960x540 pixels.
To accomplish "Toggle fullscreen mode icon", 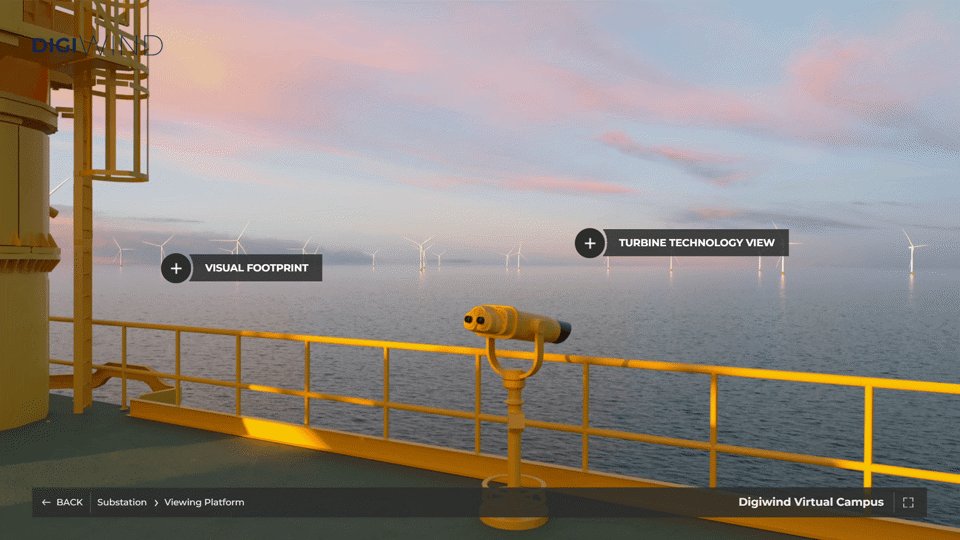I will (x=908, y=502).
